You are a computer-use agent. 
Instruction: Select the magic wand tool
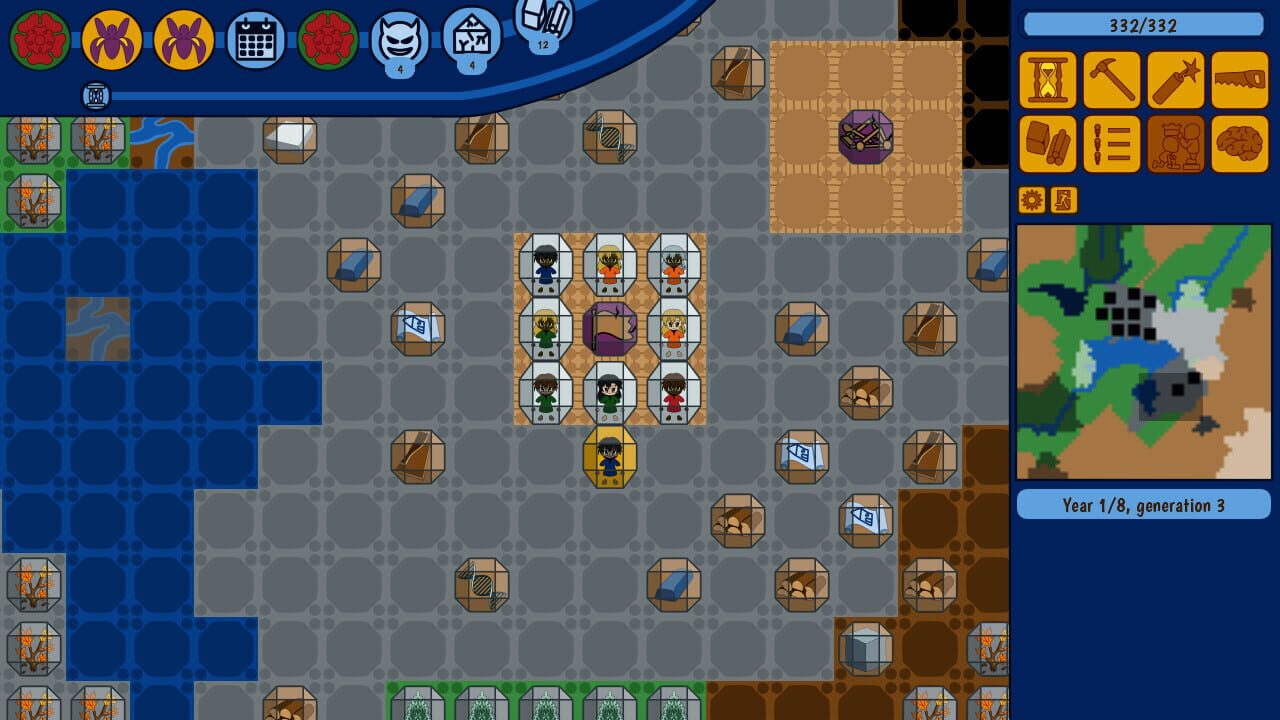coord(1174,80)
